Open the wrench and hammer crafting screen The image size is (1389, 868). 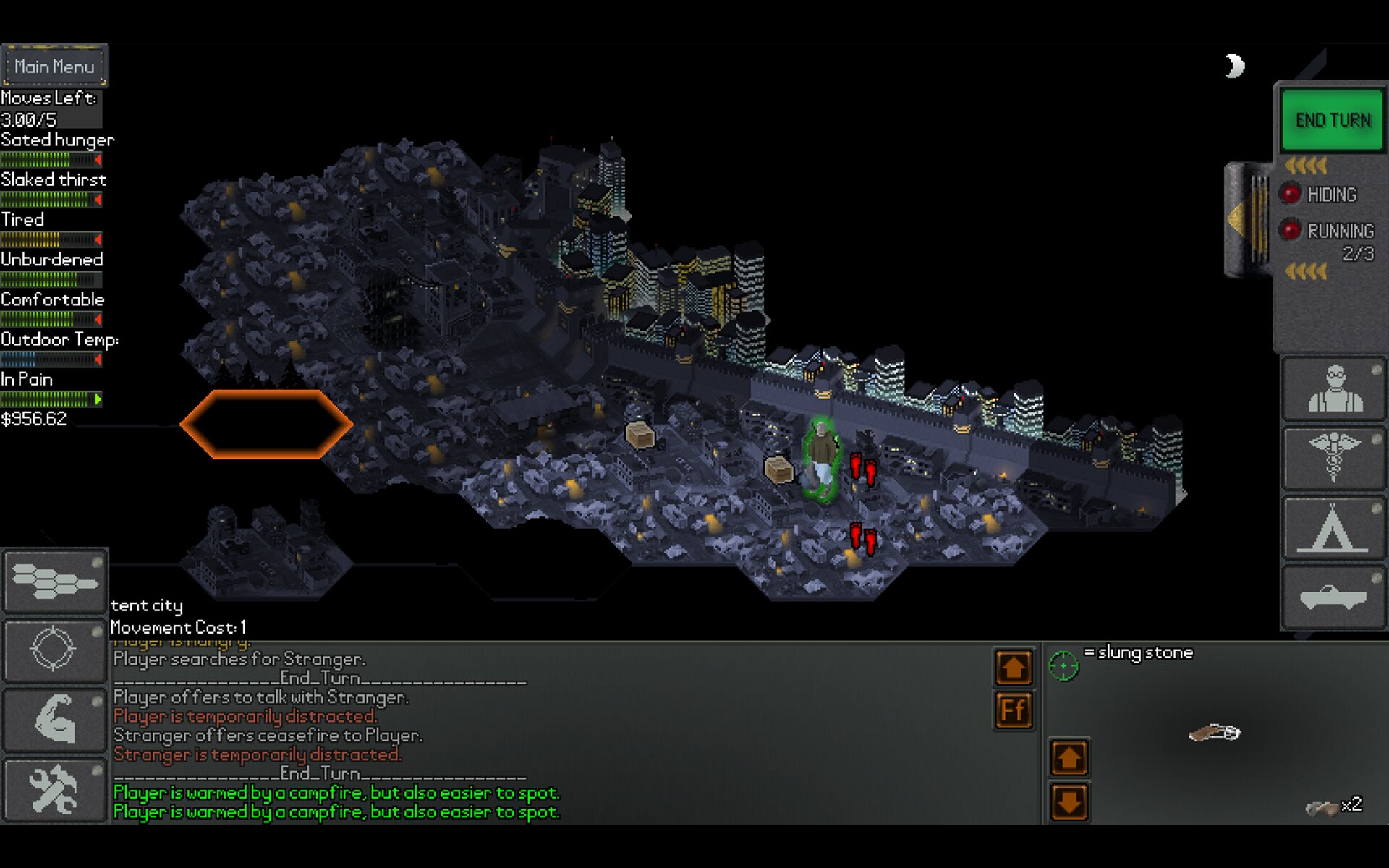[x=55, y=790]
